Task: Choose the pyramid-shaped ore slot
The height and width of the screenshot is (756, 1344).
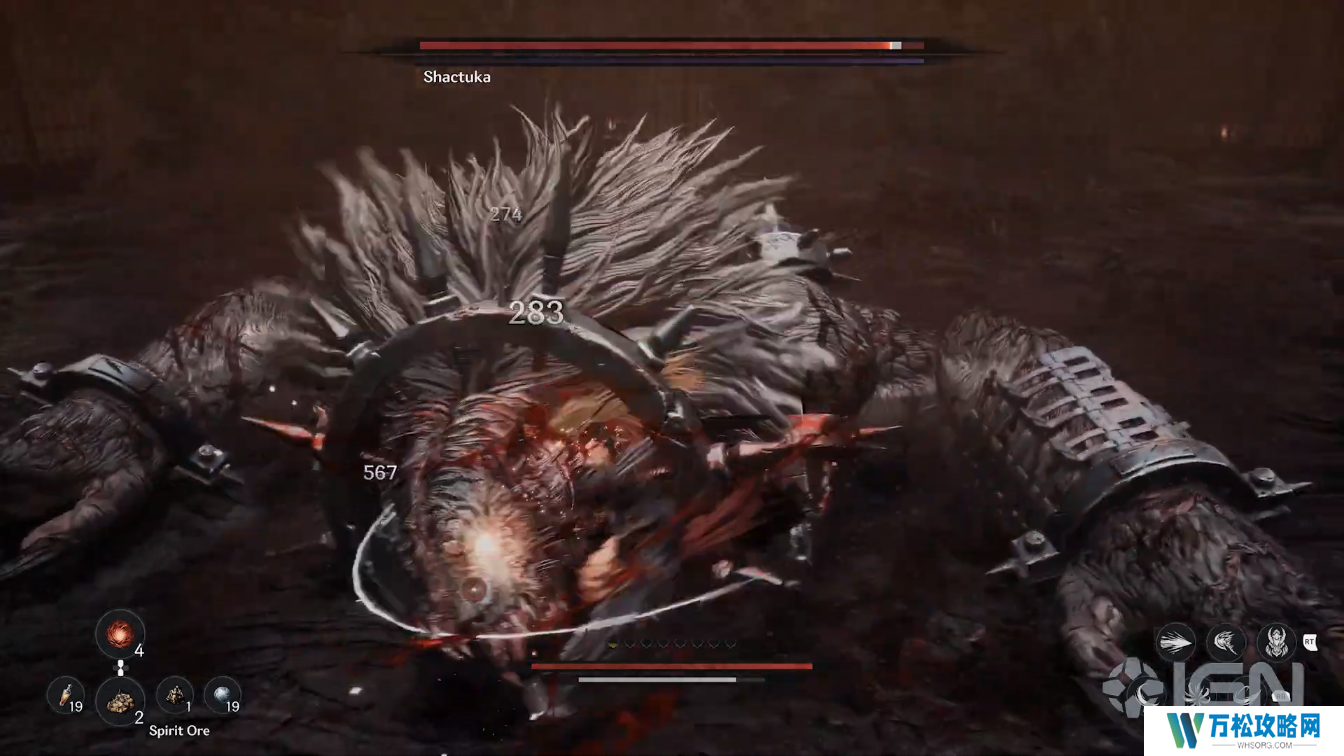Action: [x=174, y=695]
